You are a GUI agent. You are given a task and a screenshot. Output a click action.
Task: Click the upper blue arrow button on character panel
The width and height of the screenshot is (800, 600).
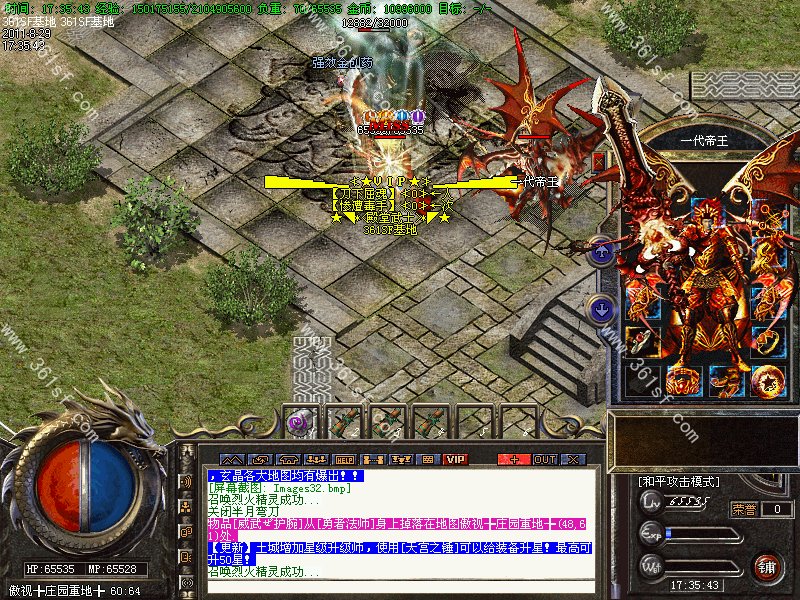[602, 251]
